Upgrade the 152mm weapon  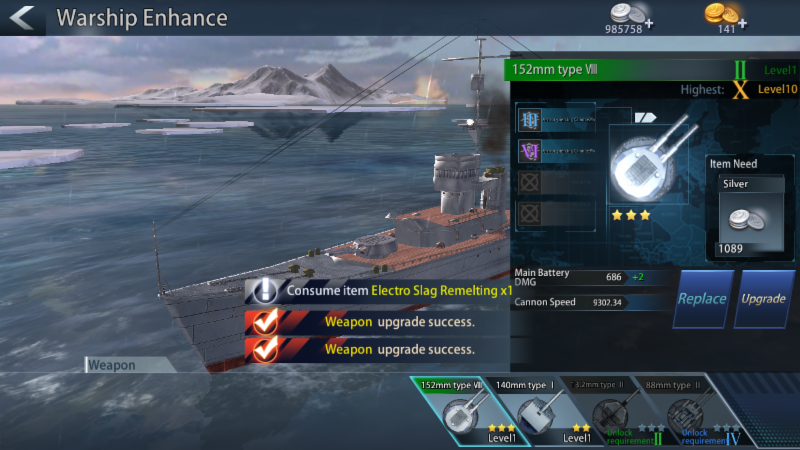pos(763,298)
